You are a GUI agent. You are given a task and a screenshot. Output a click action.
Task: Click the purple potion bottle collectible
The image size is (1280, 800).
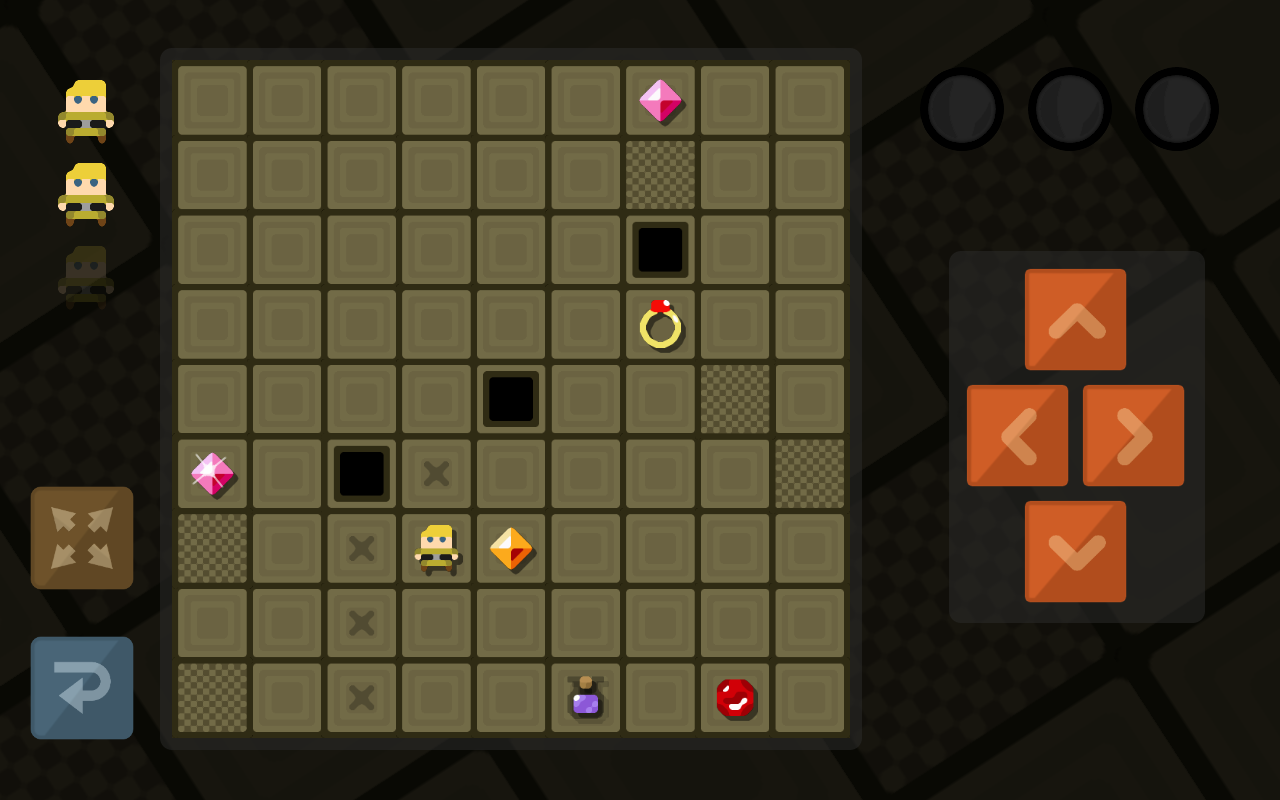click(585, 698)
